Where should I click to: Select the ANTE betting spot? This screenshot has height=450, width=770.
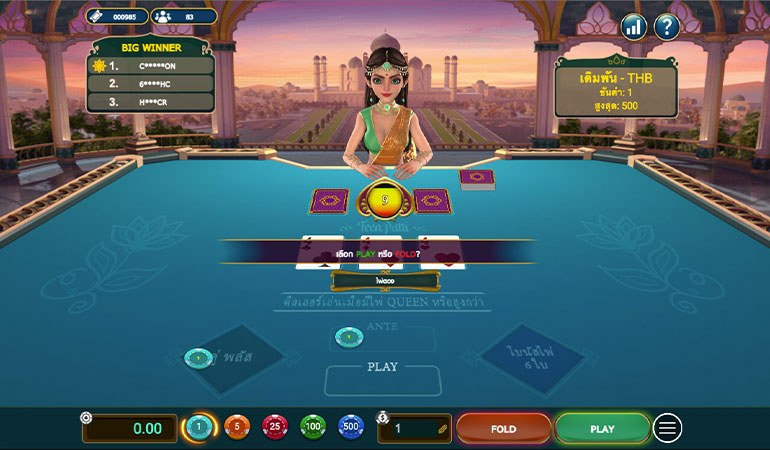coord(383,338)
